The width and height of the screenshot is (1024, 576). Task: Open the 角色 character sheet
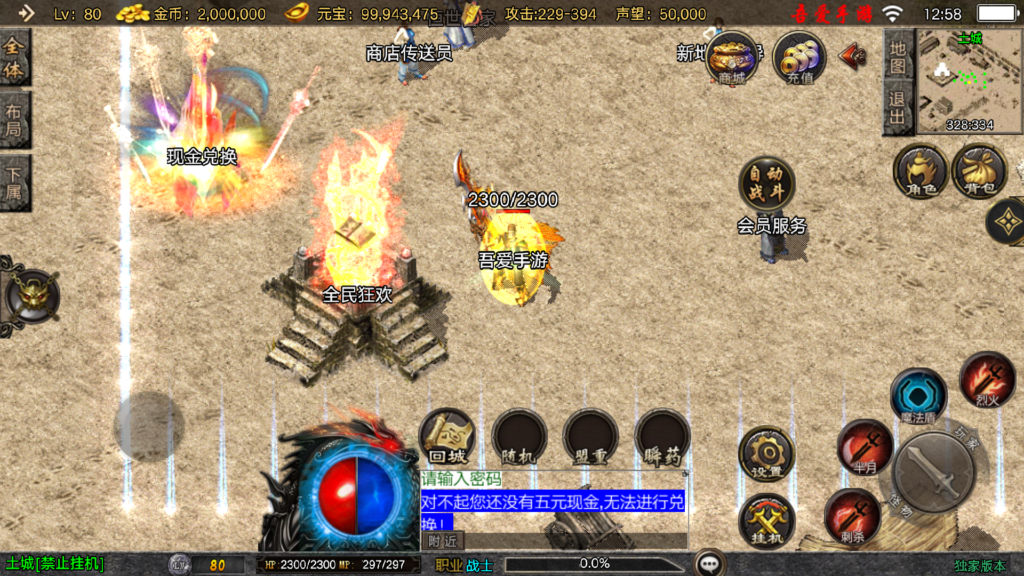920,170
